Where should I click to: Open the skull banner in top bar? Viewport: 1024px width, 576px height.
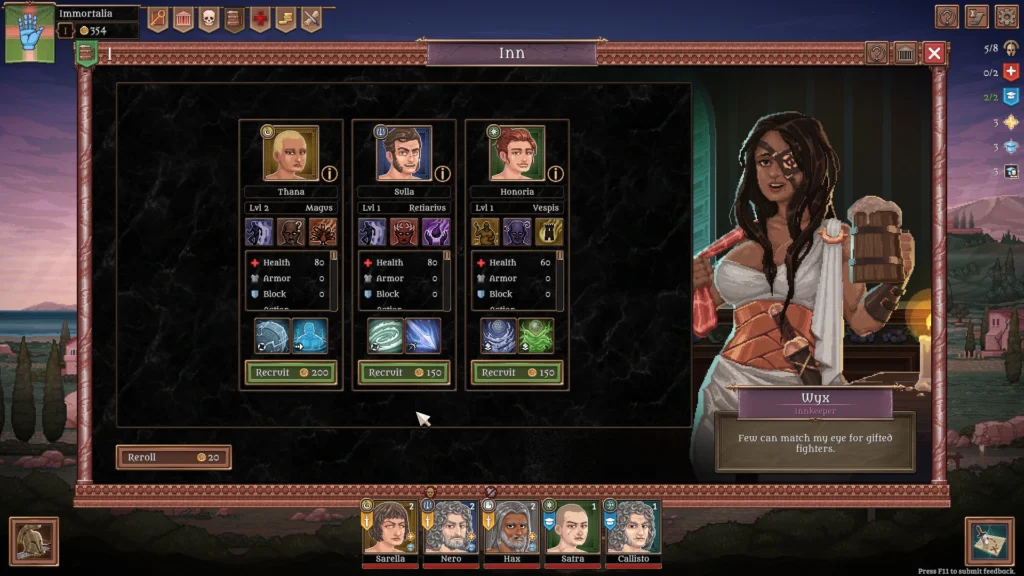209,18
